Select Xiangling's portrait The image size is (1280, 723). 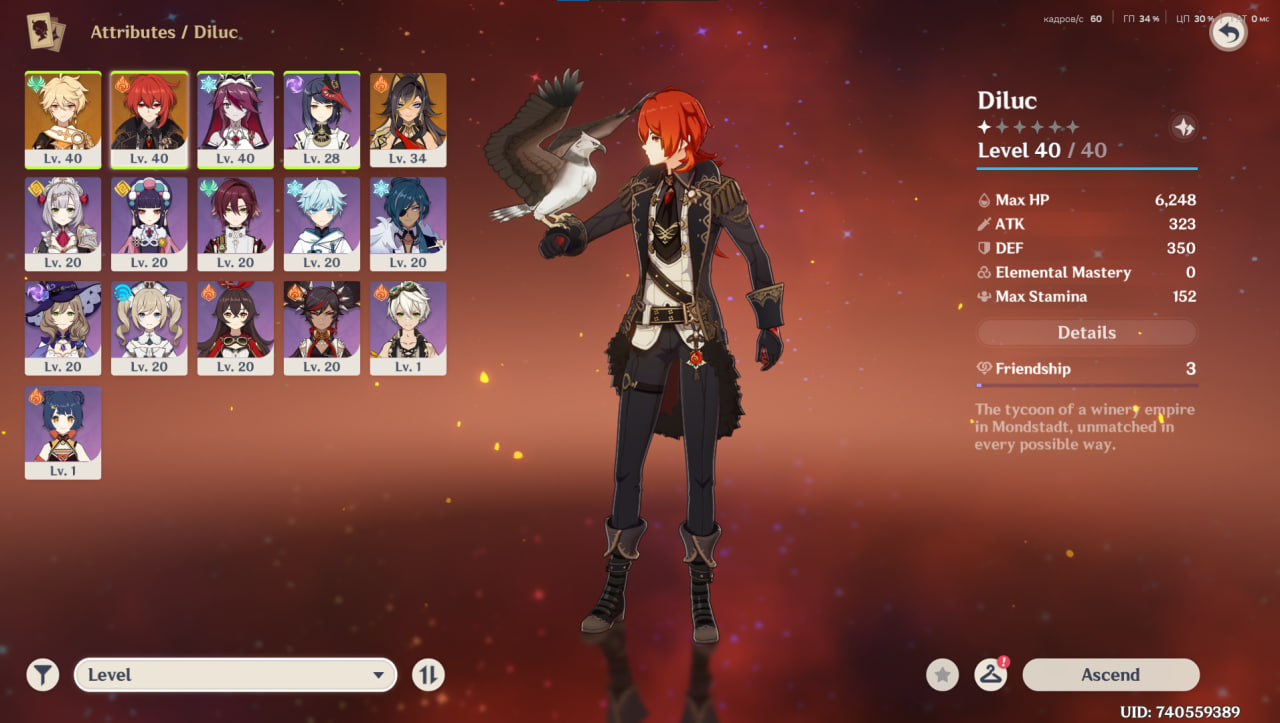(63, 431)
